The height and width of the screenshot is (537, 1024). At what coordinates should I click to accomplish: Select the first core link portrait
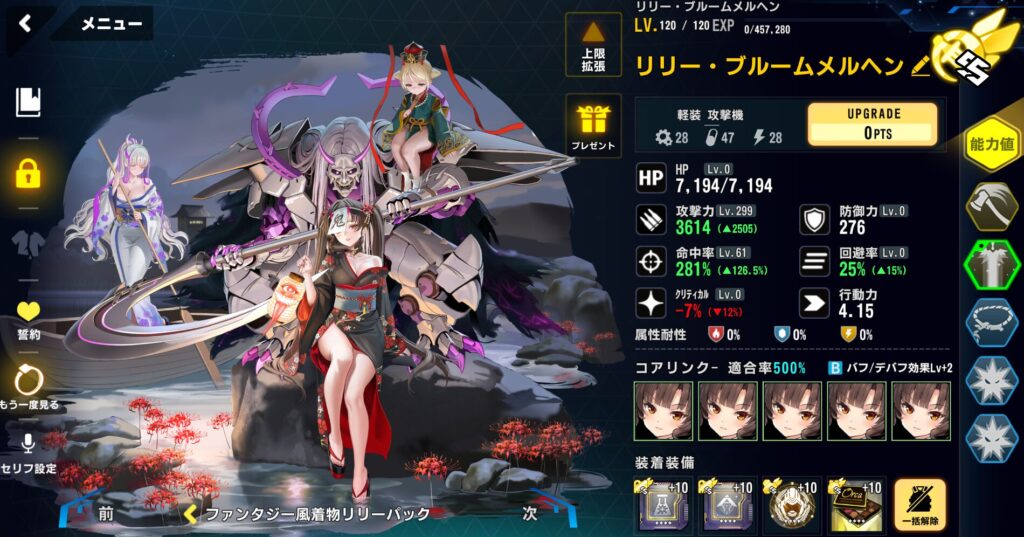pos(662,411)
